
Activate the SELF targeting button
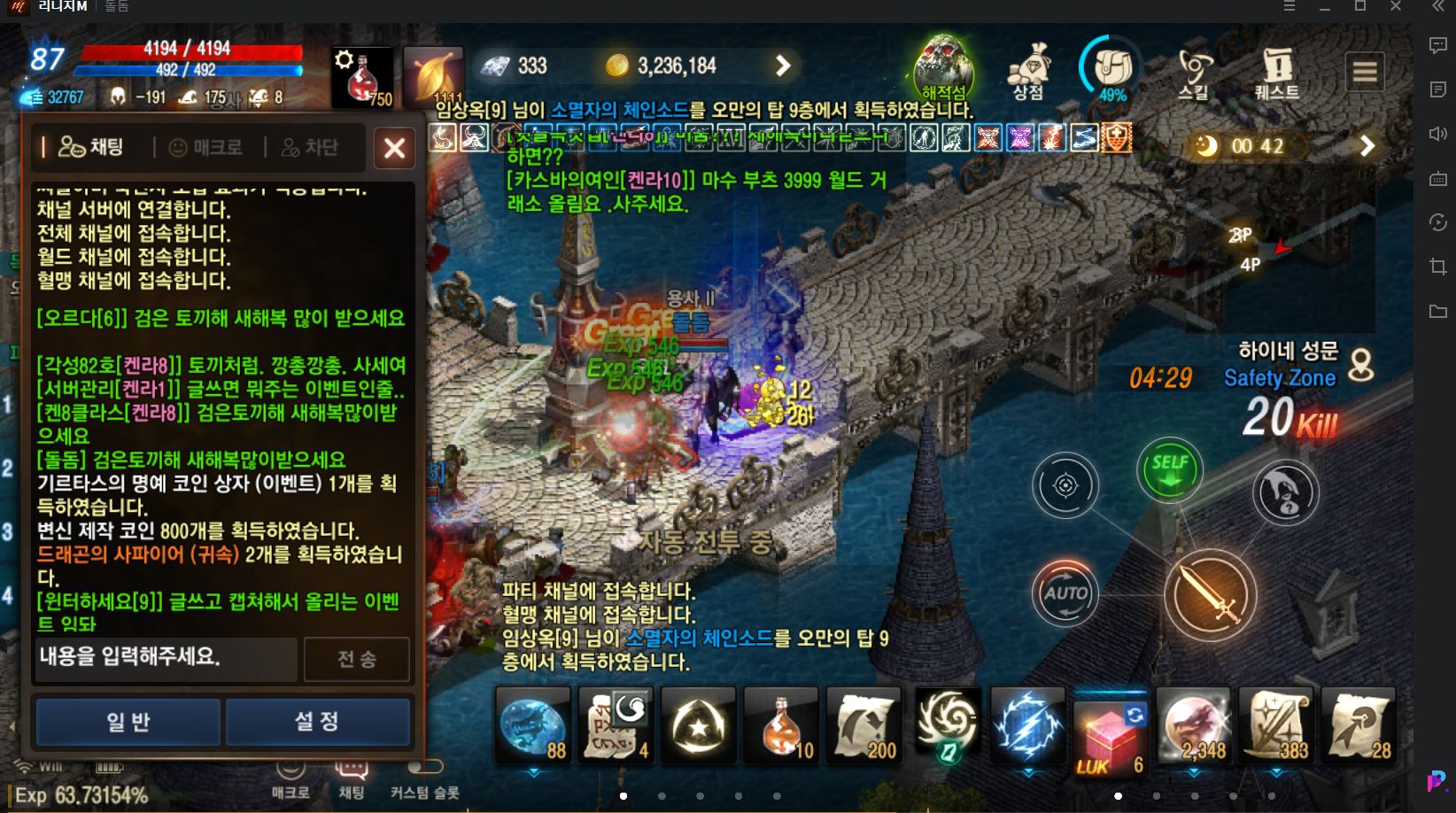[x=1169, y=470]
